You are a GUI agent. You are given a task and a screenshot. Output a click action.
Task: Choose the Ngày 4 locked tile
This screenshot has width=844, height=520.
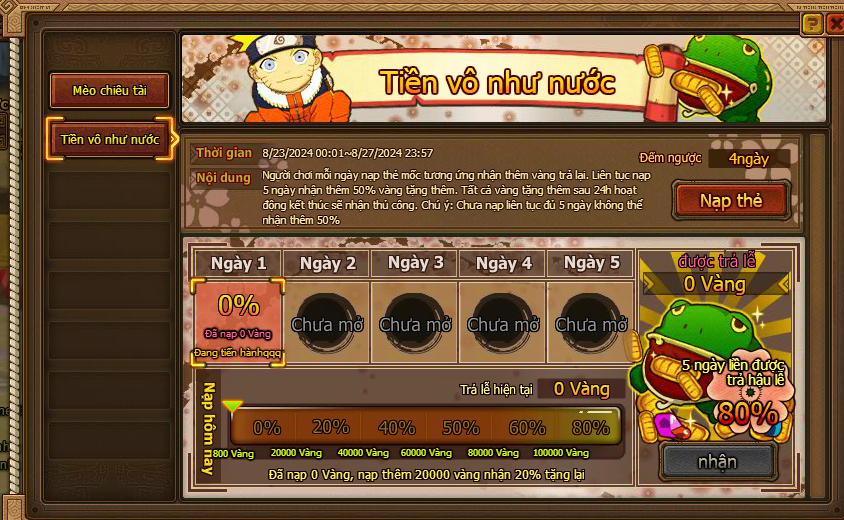(502, 322)
